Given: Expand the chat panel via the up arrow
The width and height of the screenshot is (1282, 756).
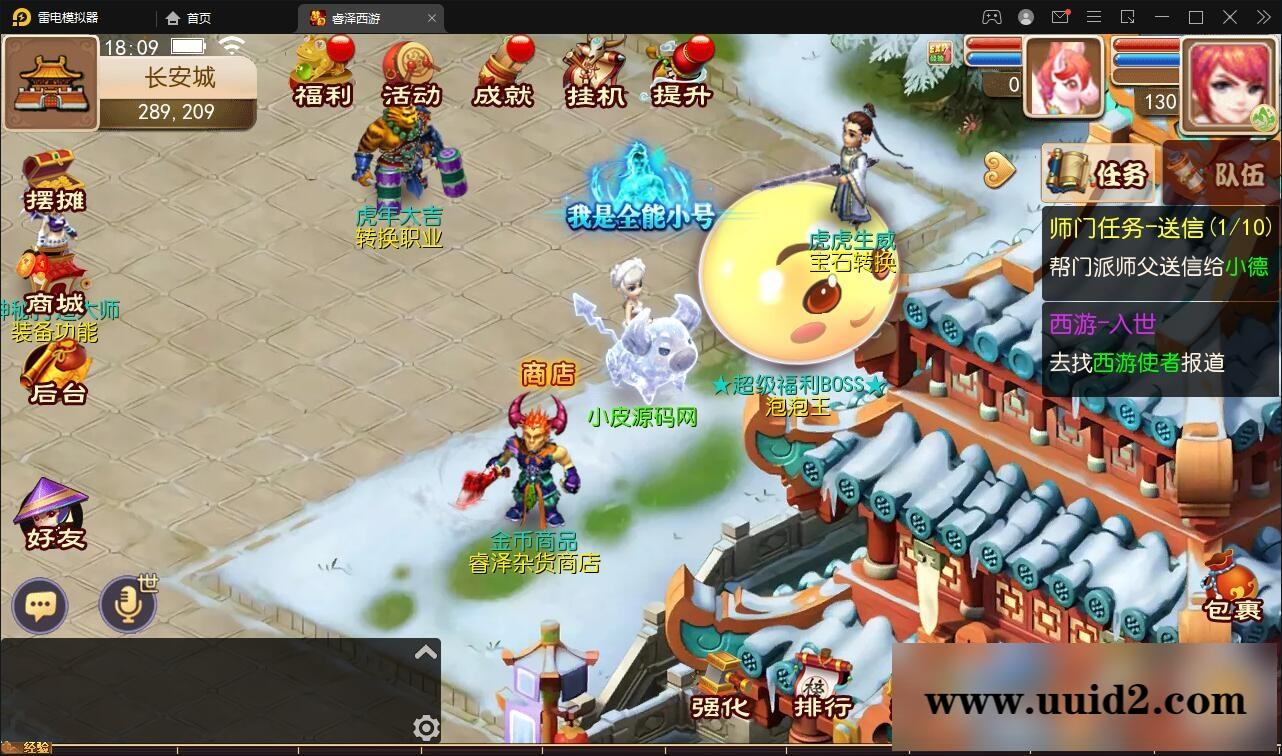Looking at the screenshot, I should coord(426,651).
